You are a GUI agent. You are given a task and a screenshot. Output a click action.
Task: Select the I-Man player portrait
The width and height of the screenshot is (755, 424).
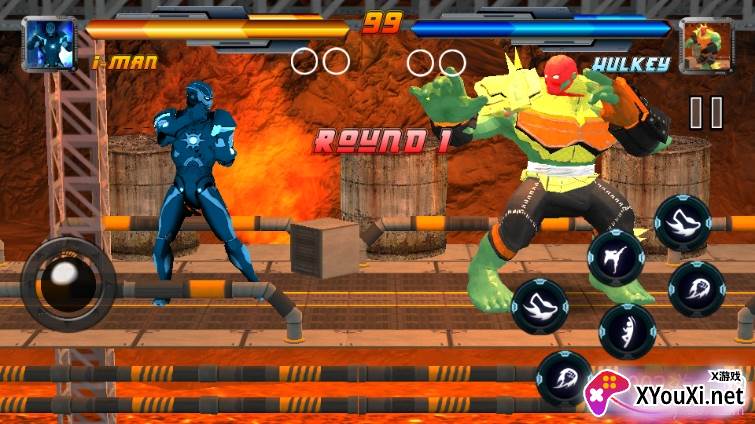click(48, 45)
